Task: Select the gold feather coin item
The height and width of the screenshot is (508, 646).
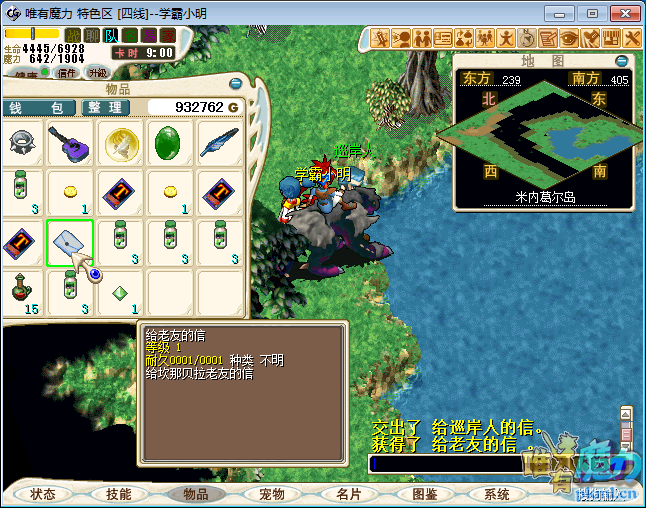Action: point(120,144)
